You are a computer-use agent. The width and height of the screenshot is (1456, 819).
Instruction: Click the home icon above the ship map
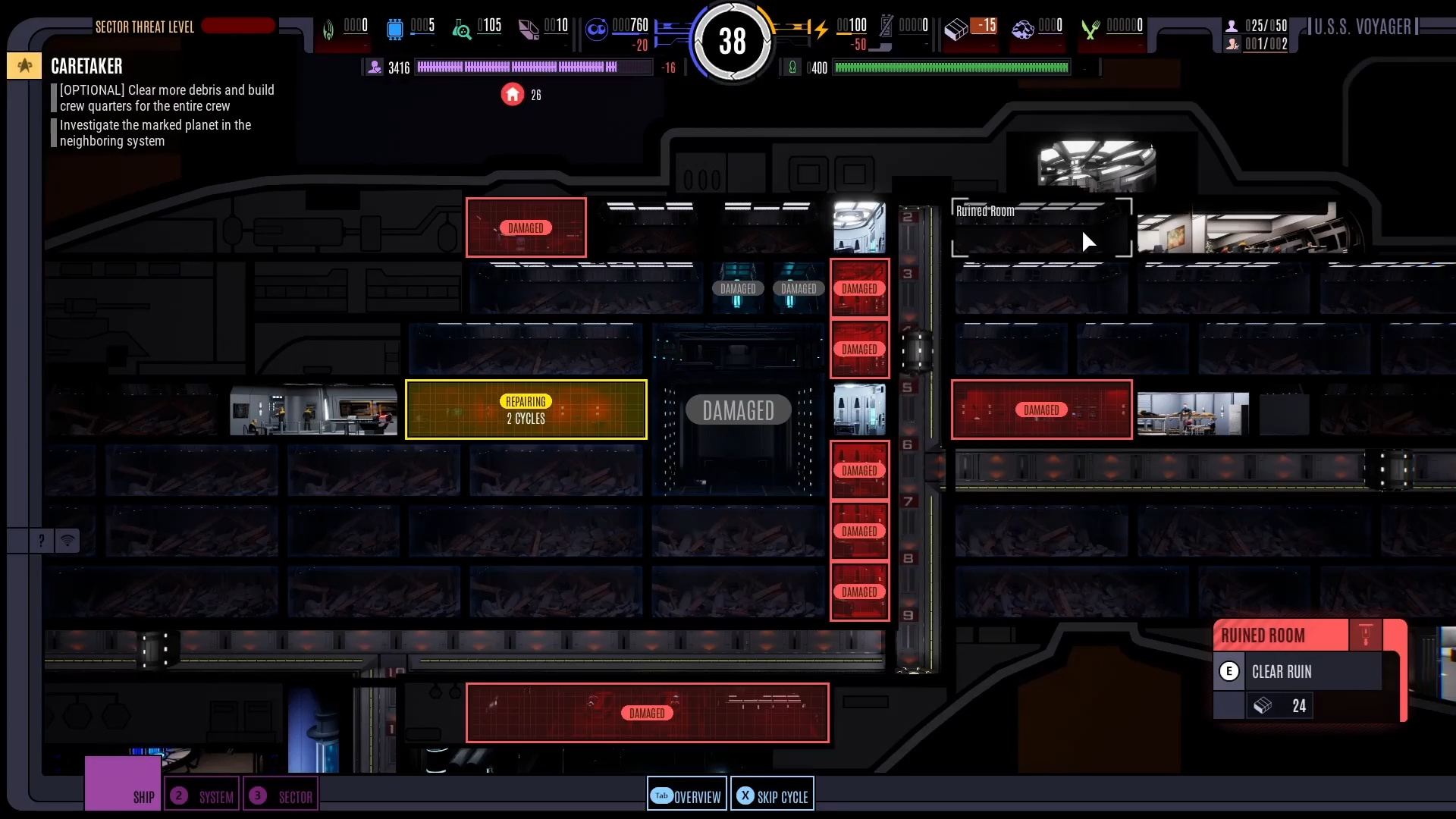click(x=513, y=94)
